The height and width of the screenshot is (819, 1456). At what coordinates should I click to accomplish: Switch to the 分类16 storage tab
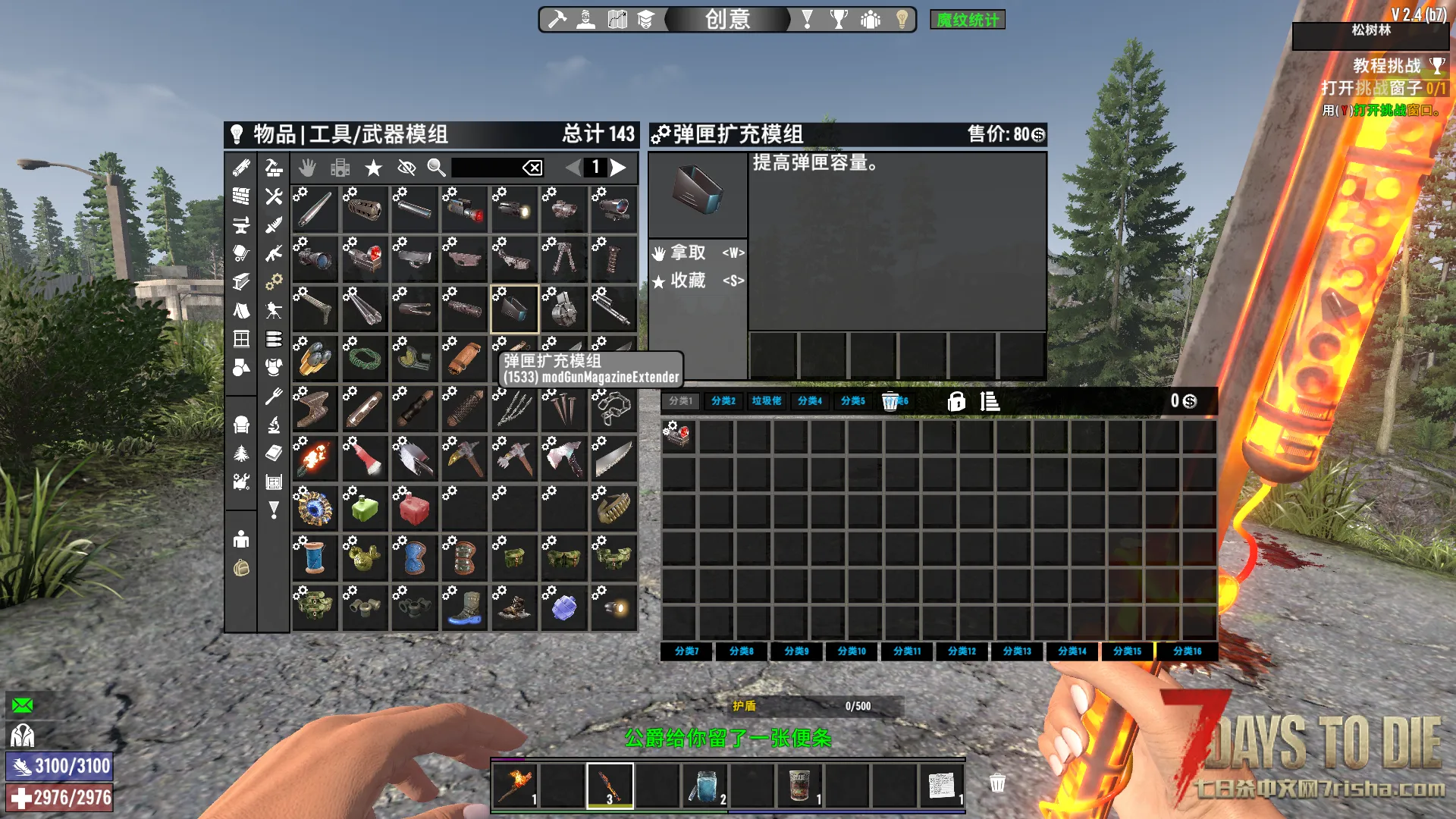[x=1187, y=651]
